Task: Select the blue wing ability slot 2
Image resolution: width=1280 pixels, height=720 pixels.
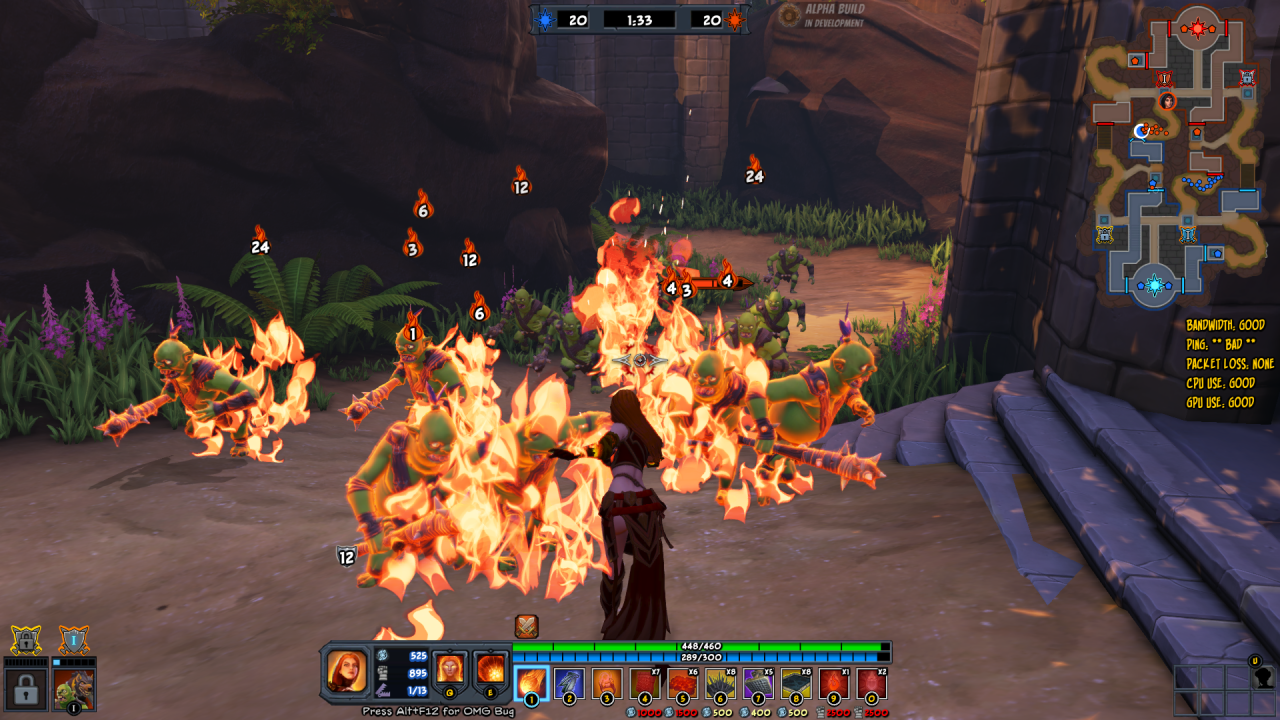Action: (568, 684)
